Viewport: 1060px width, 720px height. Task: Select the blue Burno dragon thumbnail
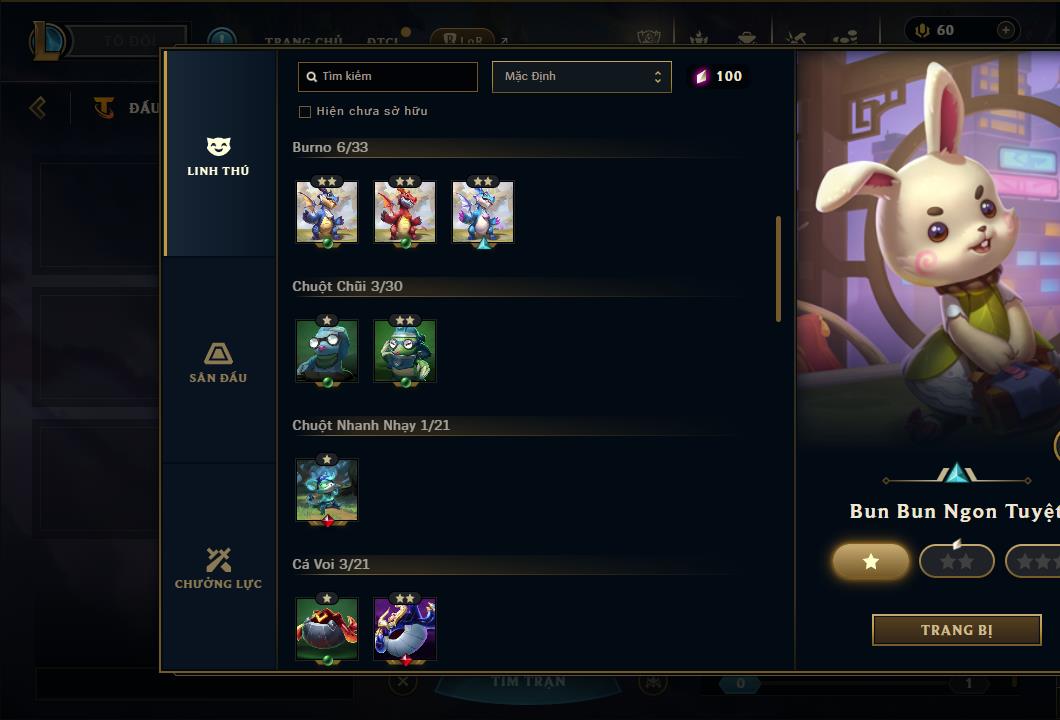tap(327, 212)
